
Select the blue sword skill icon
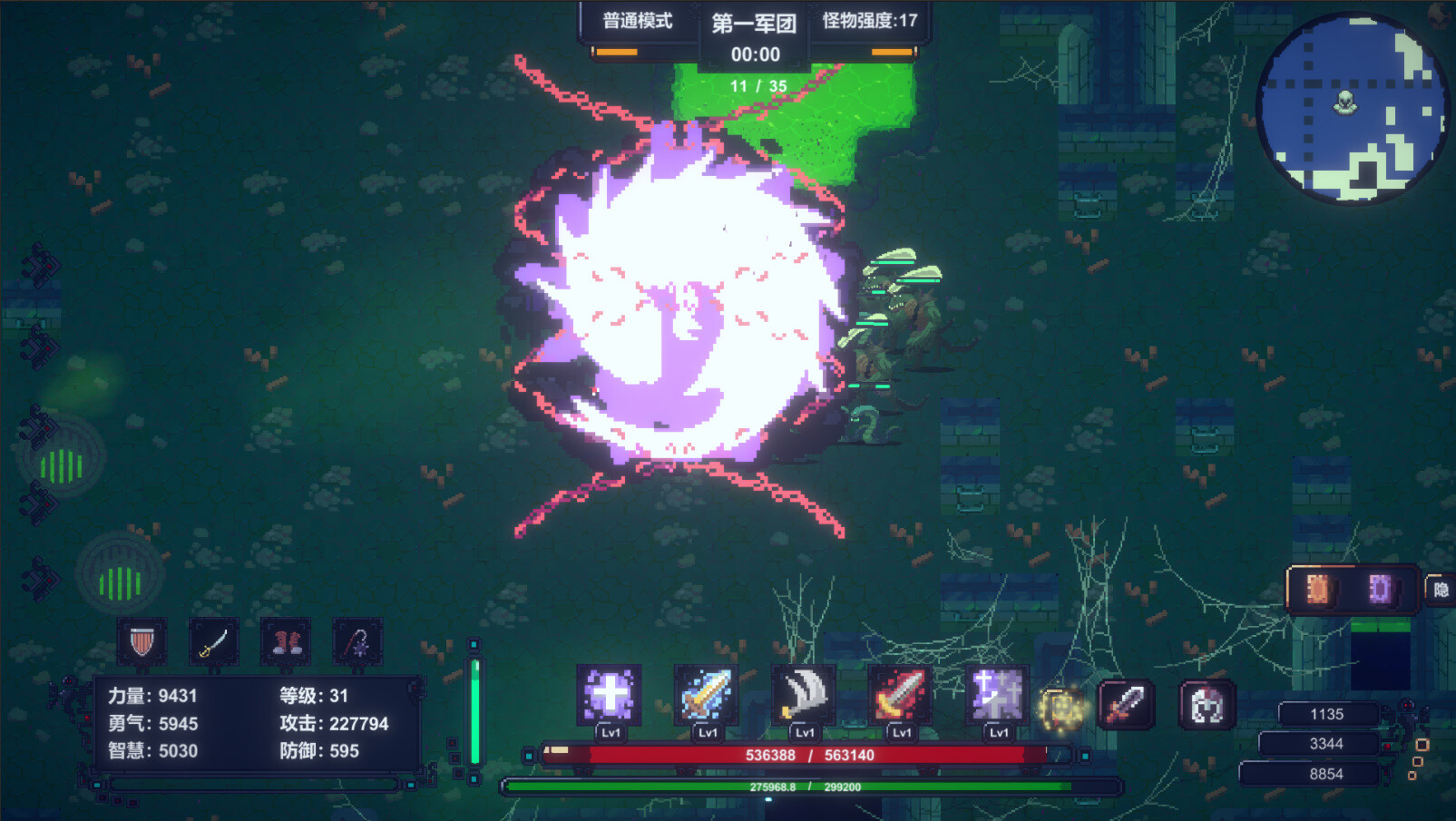coord(708,697)
